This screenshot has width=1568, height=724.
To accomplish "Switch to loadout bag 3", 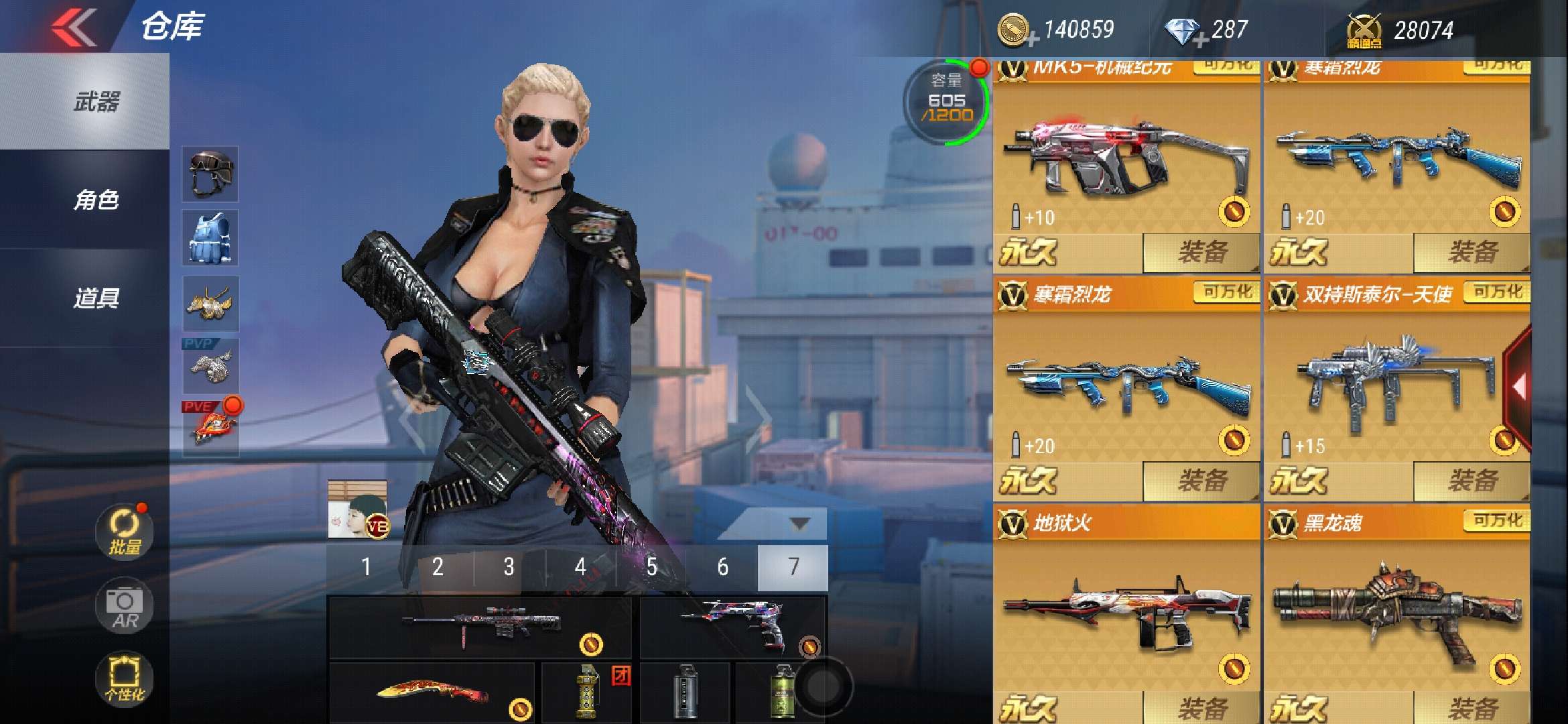I will (509, 567).
